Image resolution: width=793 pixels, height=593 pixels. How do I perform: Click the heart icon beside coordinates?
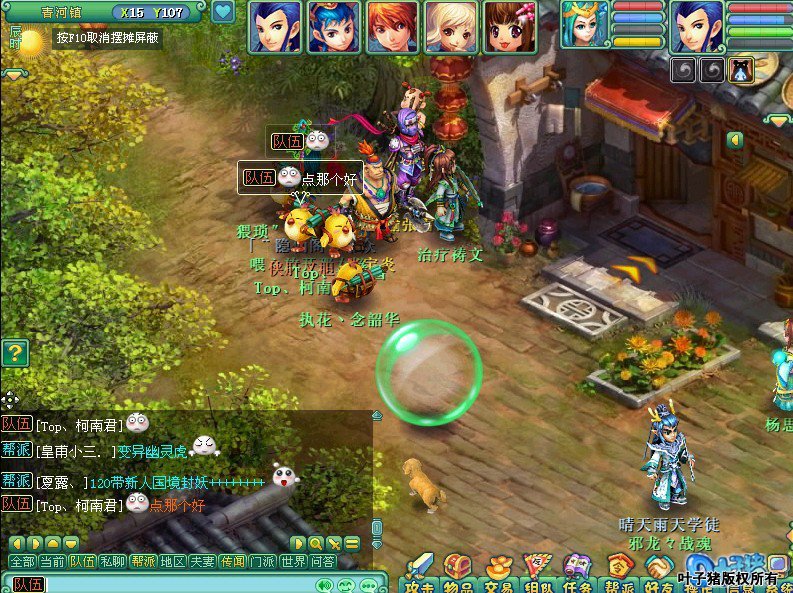click(x=222, y=12)
